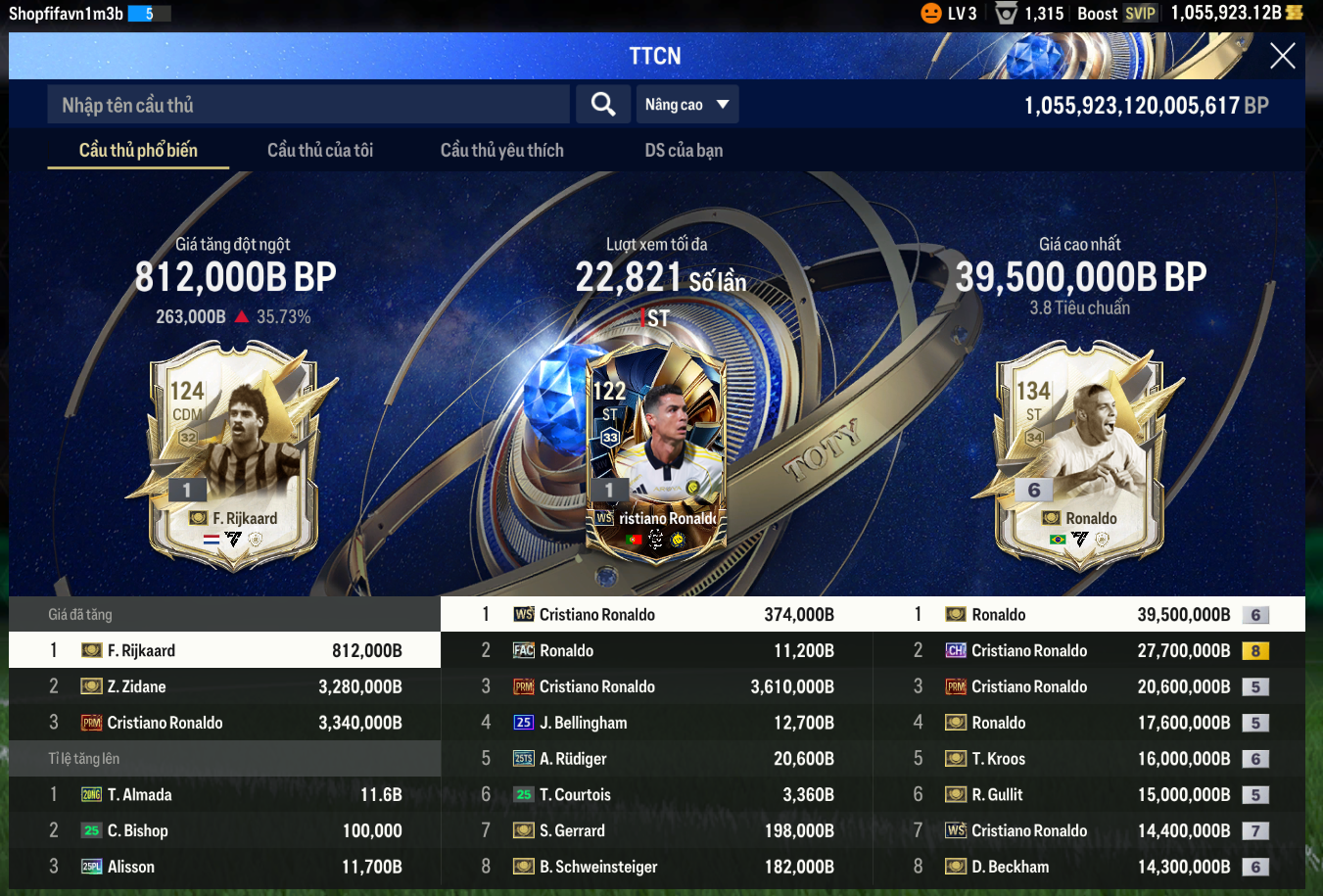
Task: Pick the S. Gerrard row
Action: (656, 830)
